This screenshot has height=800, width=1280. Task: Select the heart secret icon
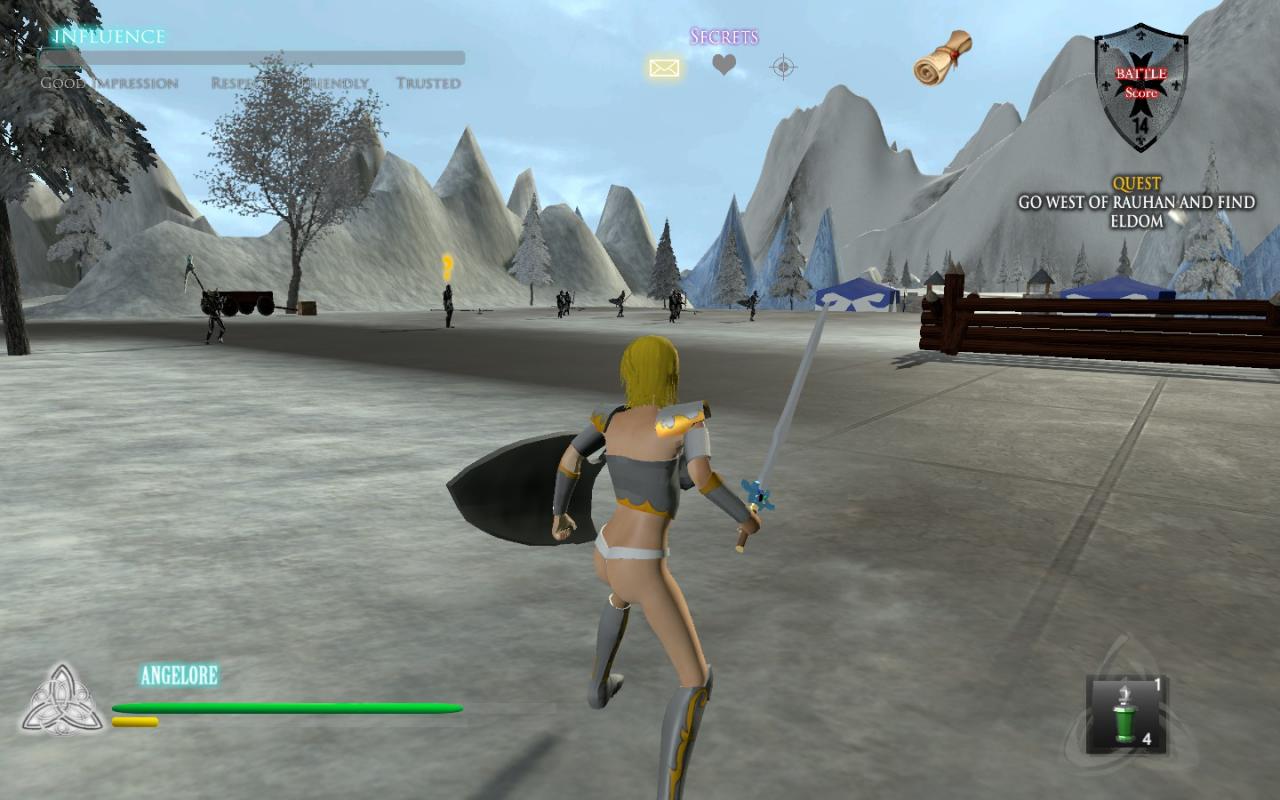pos(724,65)
